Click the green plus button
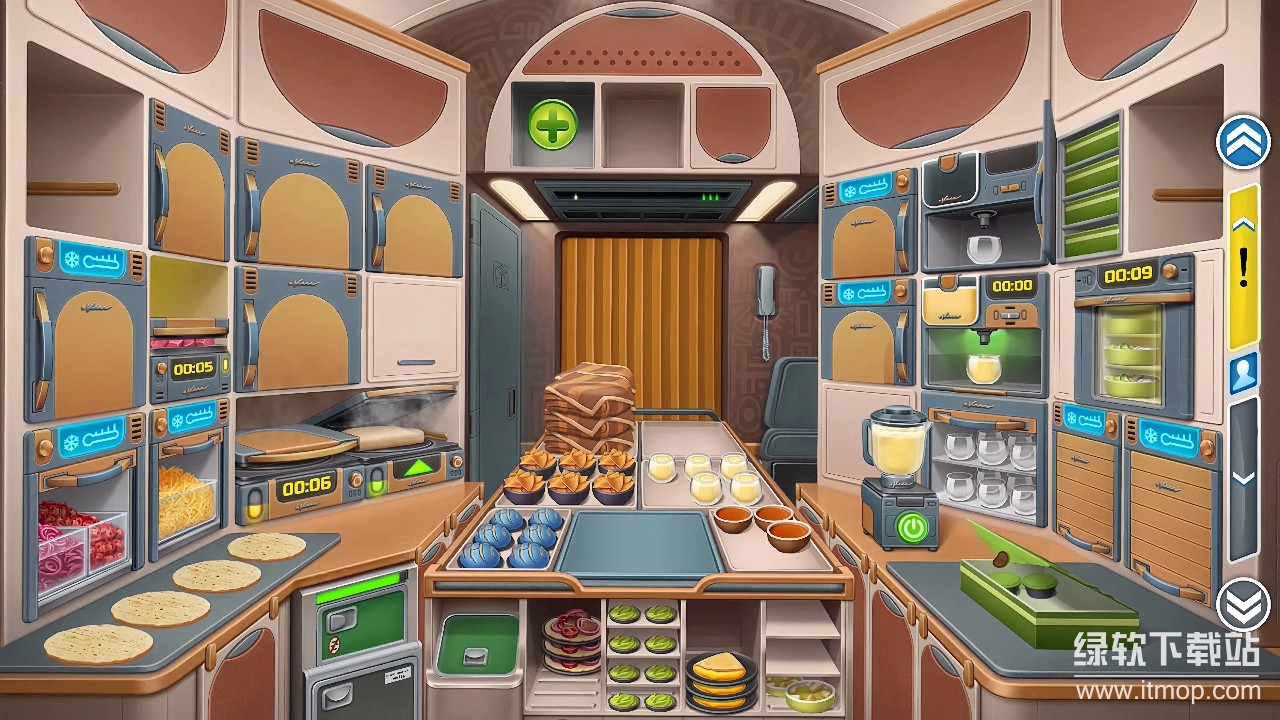Screen dimensions: 1280x720 coord(552,126)
